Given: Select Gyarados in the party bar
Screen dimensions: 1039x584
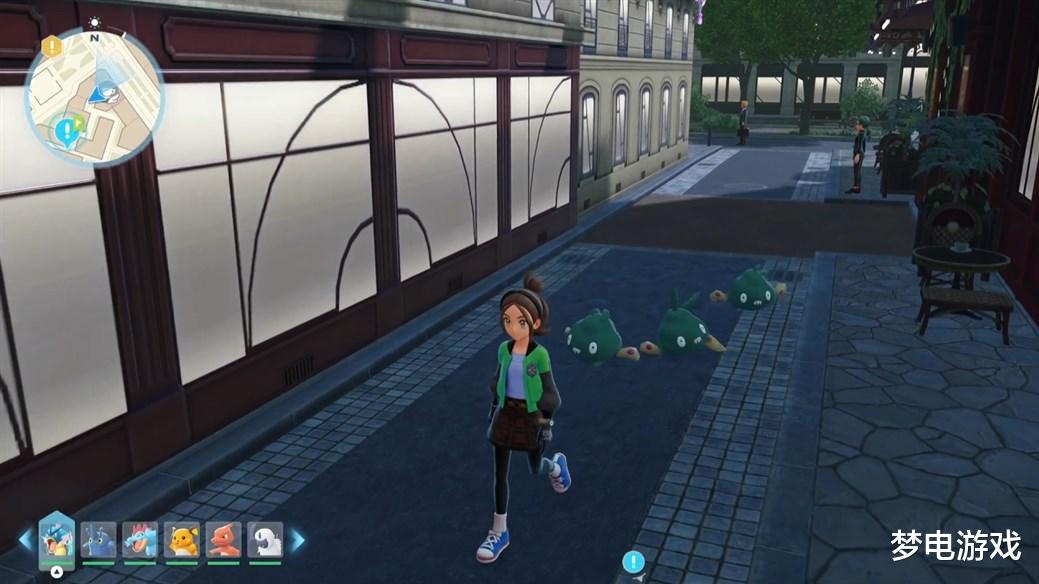Looking at the screenshot, I should (56, 540).
